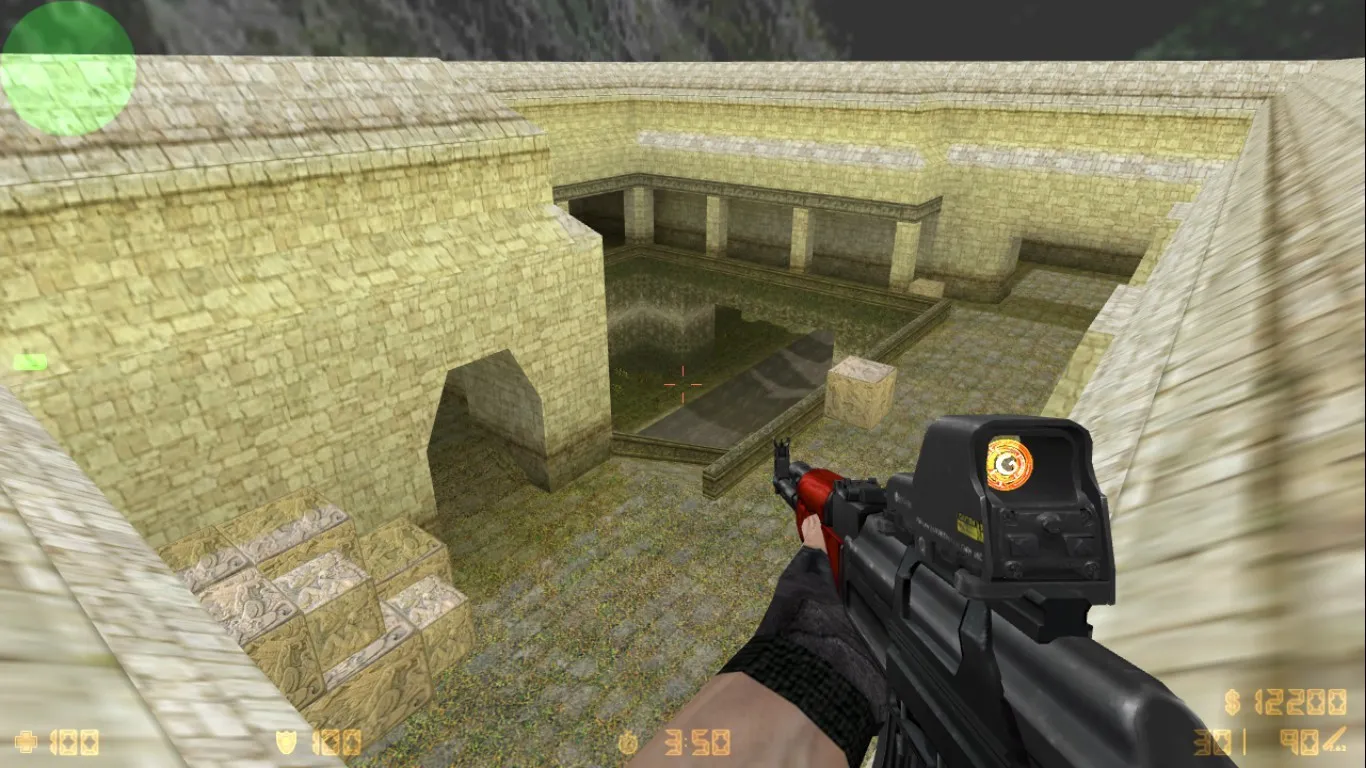The image size is (1366, 768).
Task: Click the 7.62 bullet ammo icon
Action: (1333, 736)
